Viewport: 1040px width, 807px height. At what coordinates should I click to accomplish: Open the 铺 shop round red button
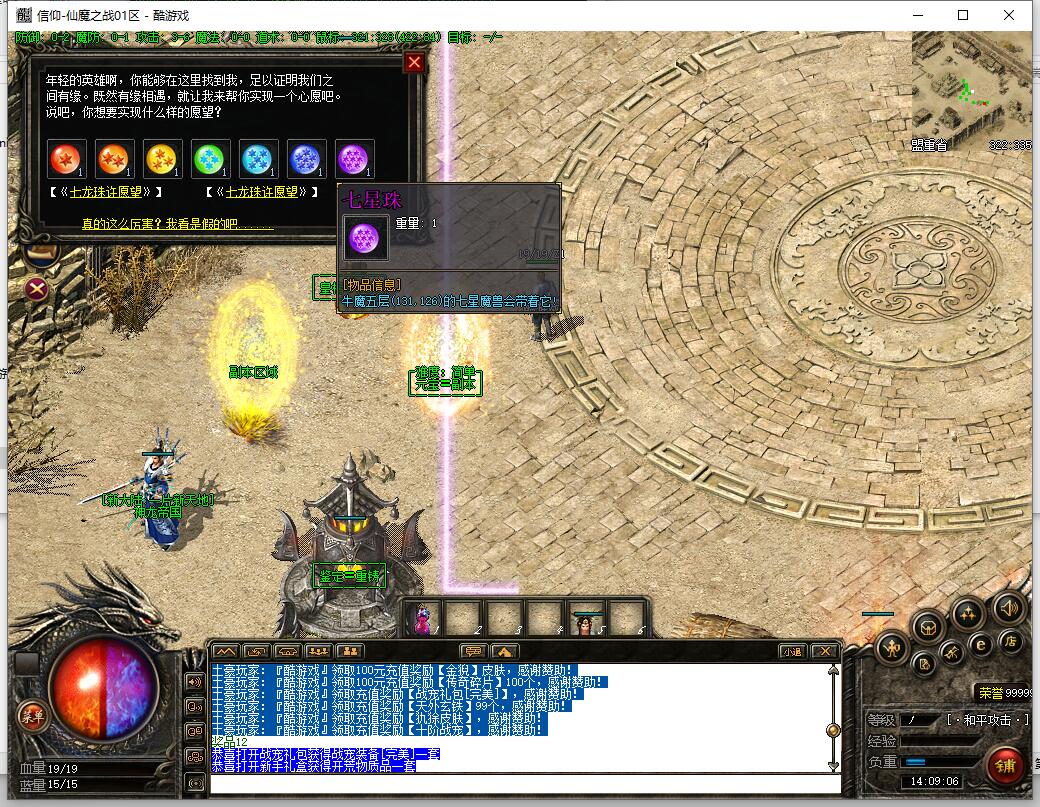(1004, 765)
